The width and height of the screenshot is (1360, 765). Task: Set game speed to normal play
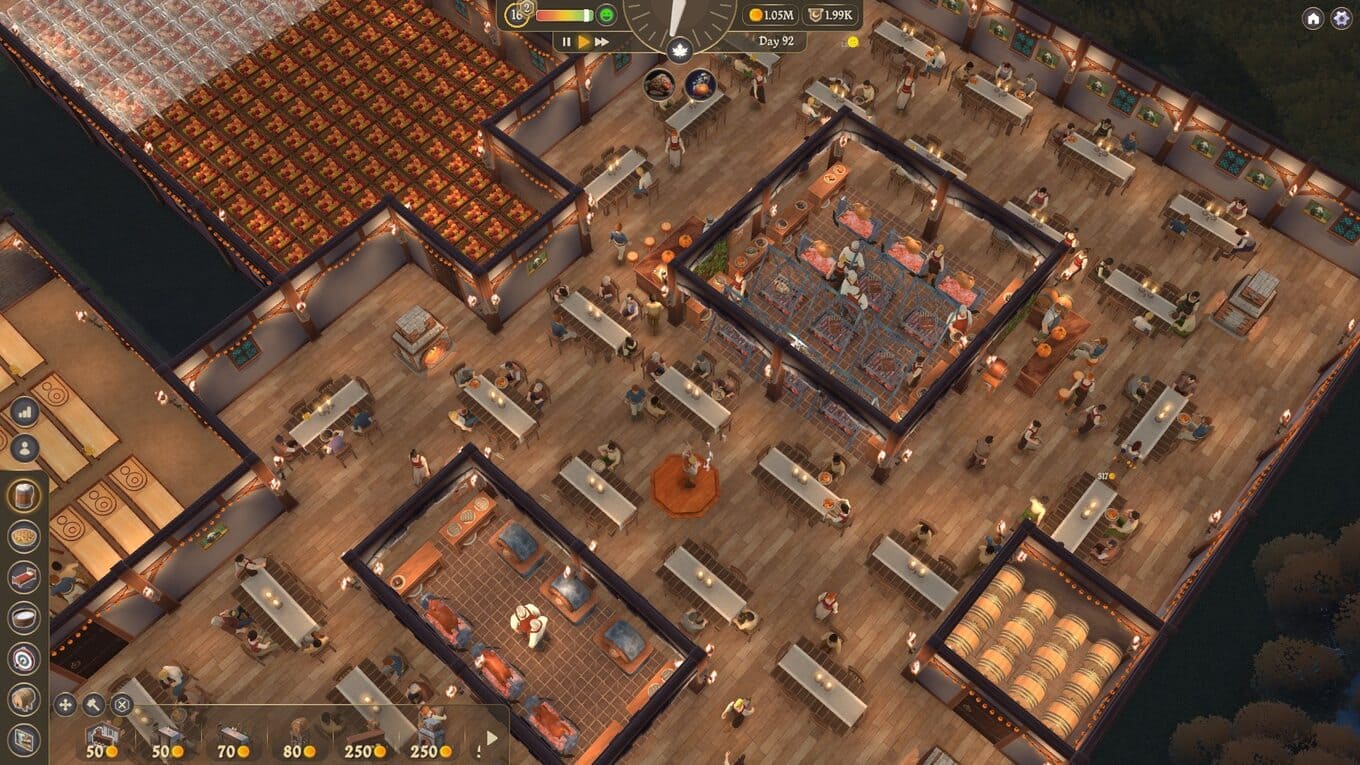[x=584, y=42]
